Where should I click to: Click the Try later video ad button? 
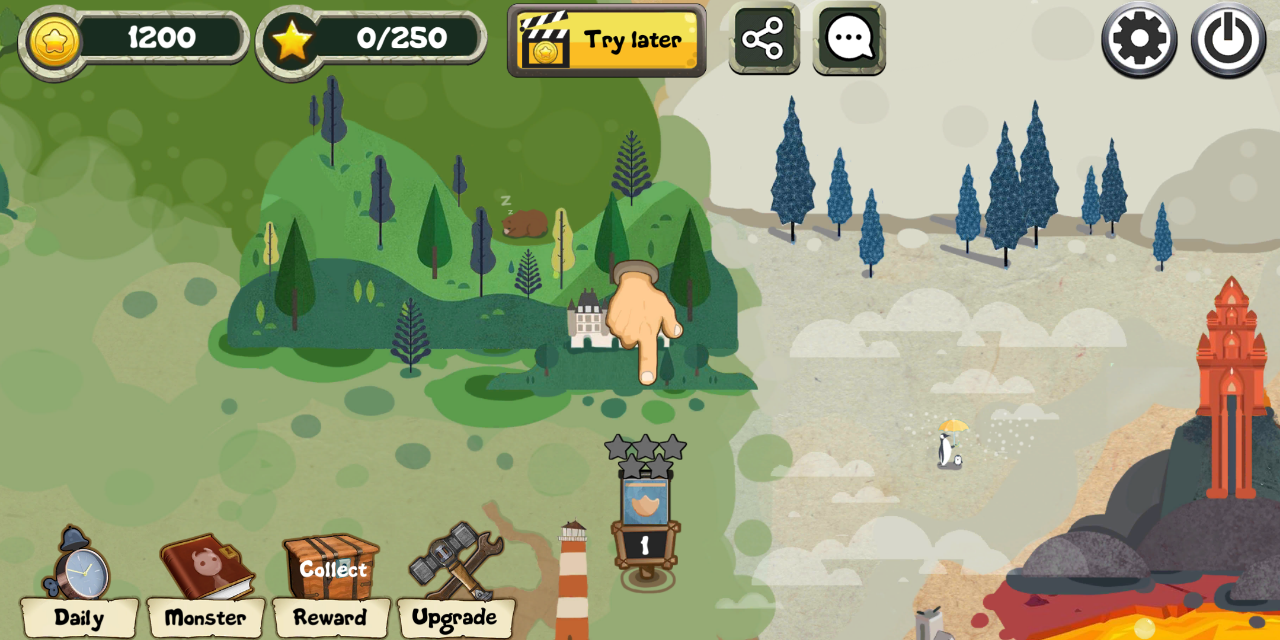[607, 40]
